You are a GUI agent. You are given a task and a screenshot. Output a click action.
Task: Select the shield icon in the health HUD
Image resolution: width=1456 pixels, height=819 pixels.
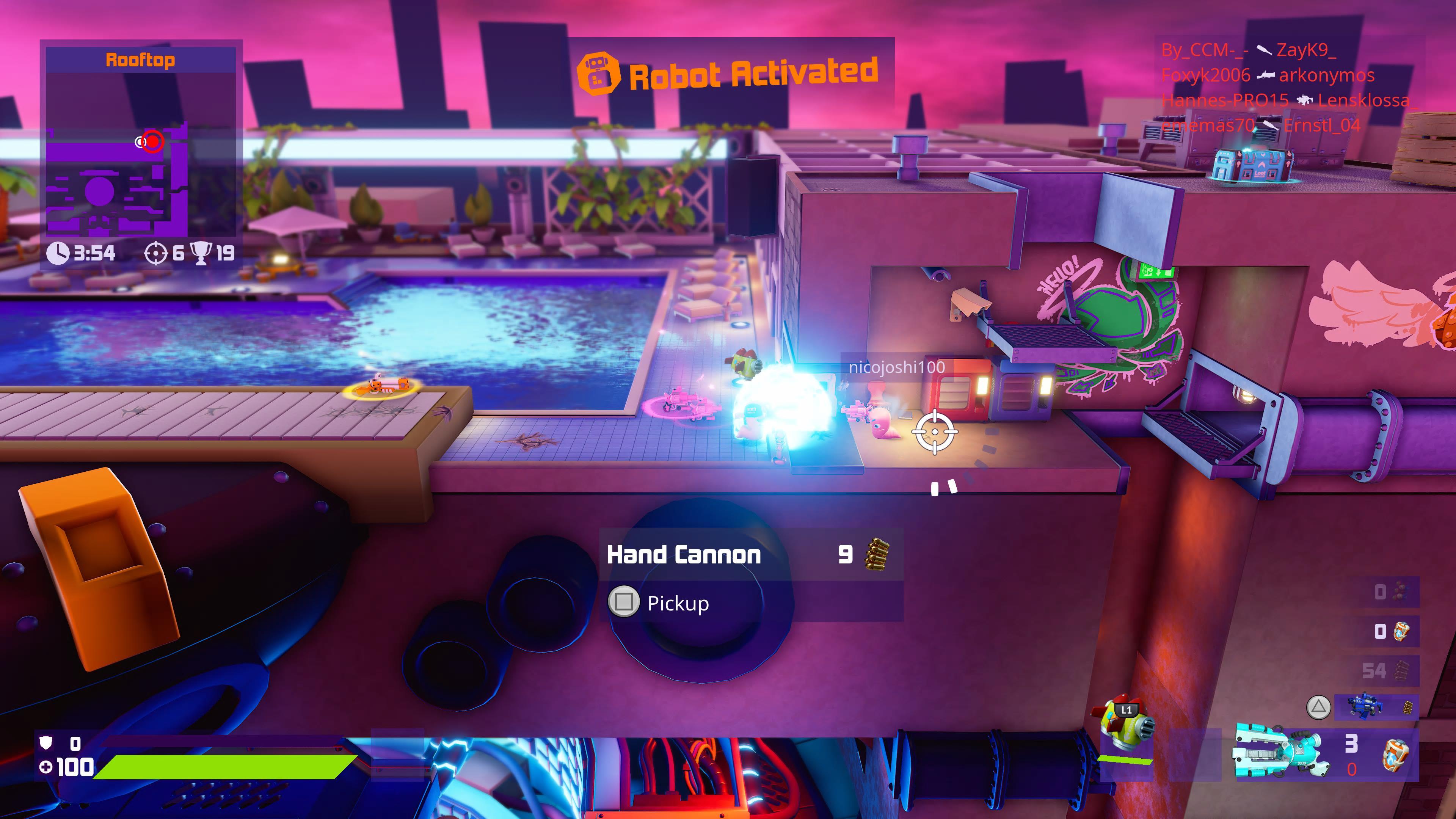tap(46, 743)
